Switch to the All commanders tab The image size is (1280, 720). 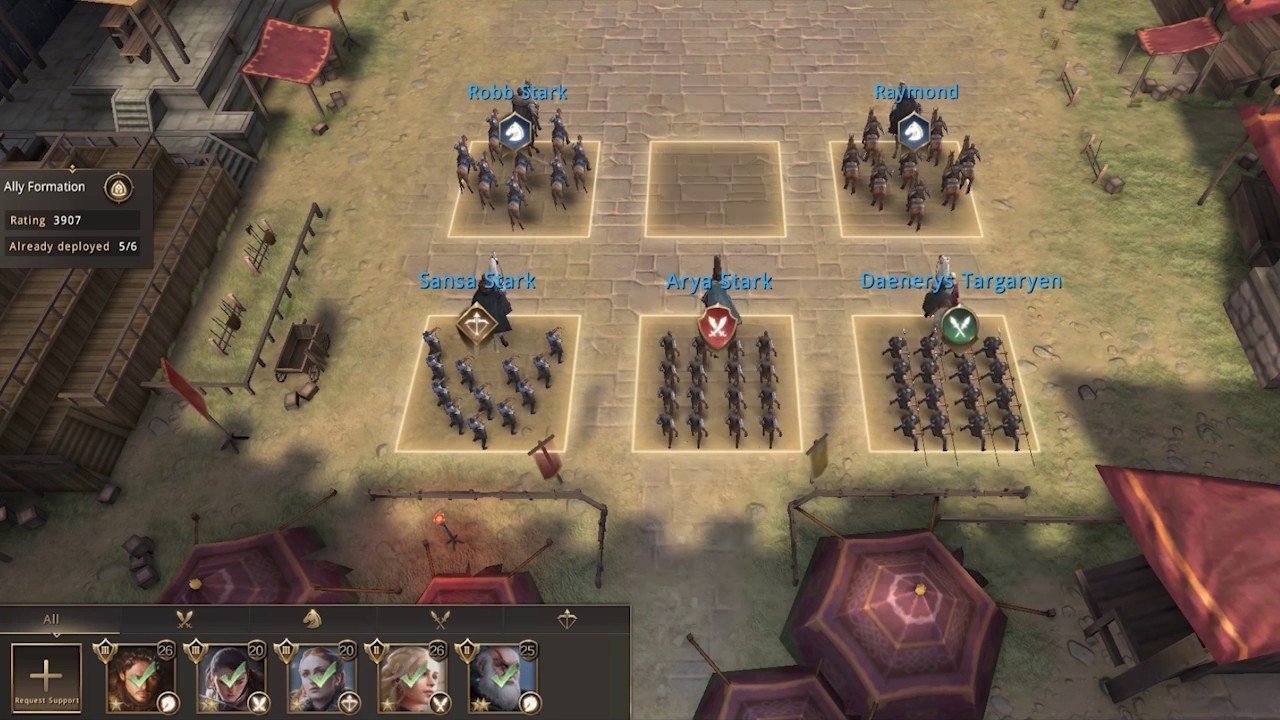point(51,619)
